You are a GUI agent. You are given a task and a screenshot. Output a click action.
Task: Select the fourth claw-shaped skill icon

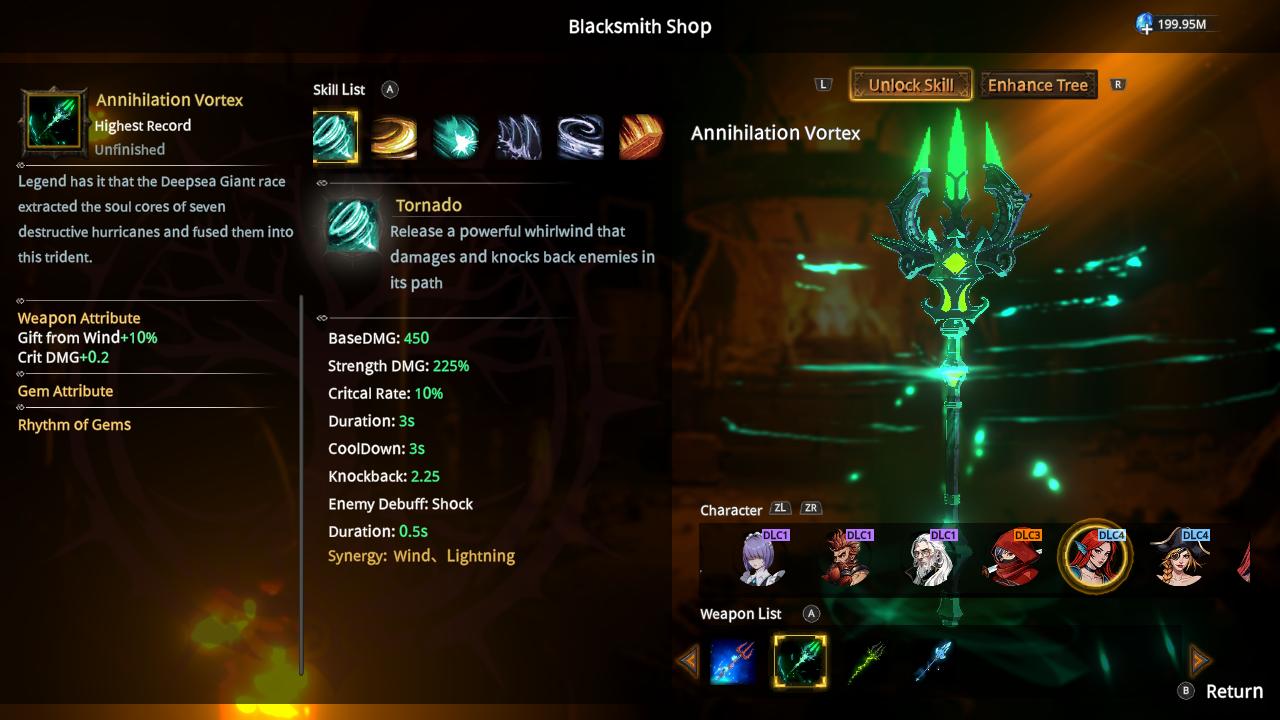pos(518,138)
